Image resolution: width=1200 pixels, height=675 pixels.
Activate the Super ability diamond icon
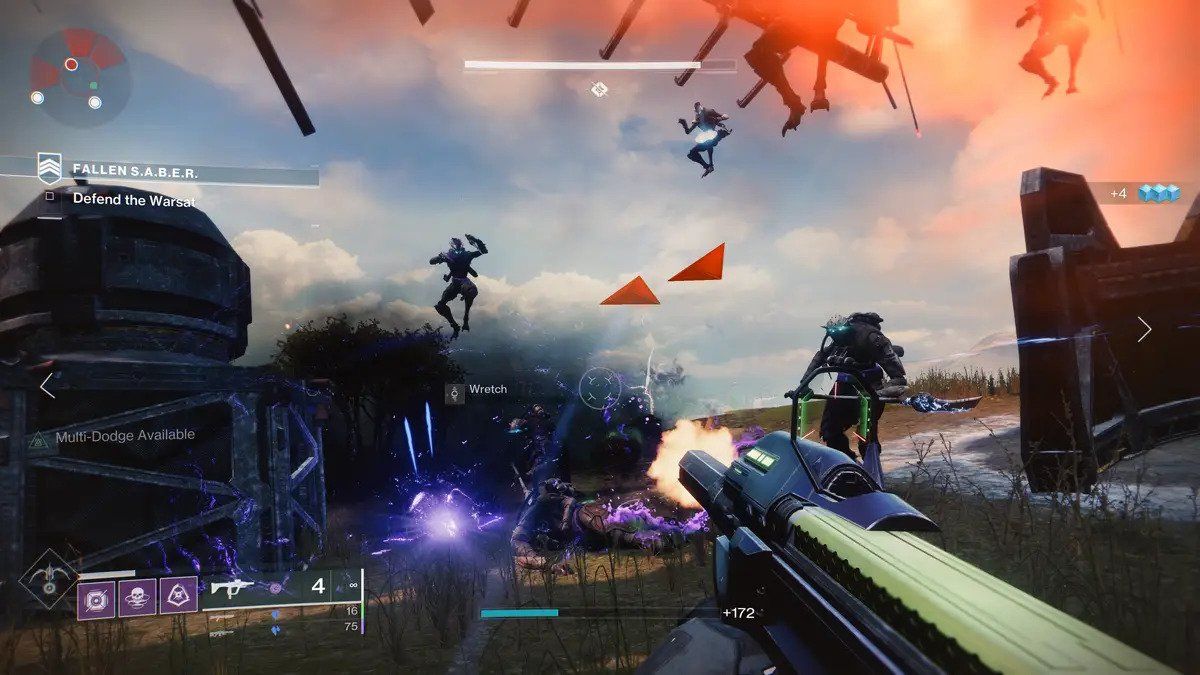[49, 578]
